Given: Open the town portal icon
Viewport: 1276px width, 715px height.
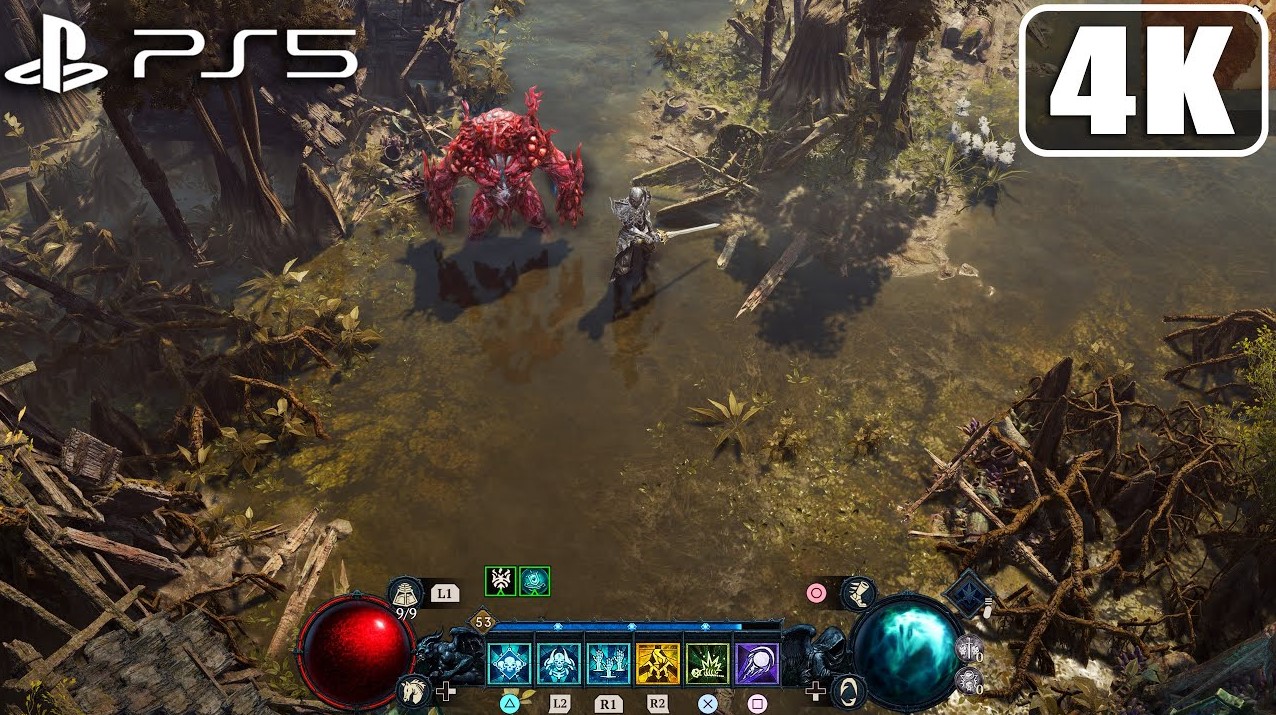Looking at the screenshot, I should click(x=849, y=690).
